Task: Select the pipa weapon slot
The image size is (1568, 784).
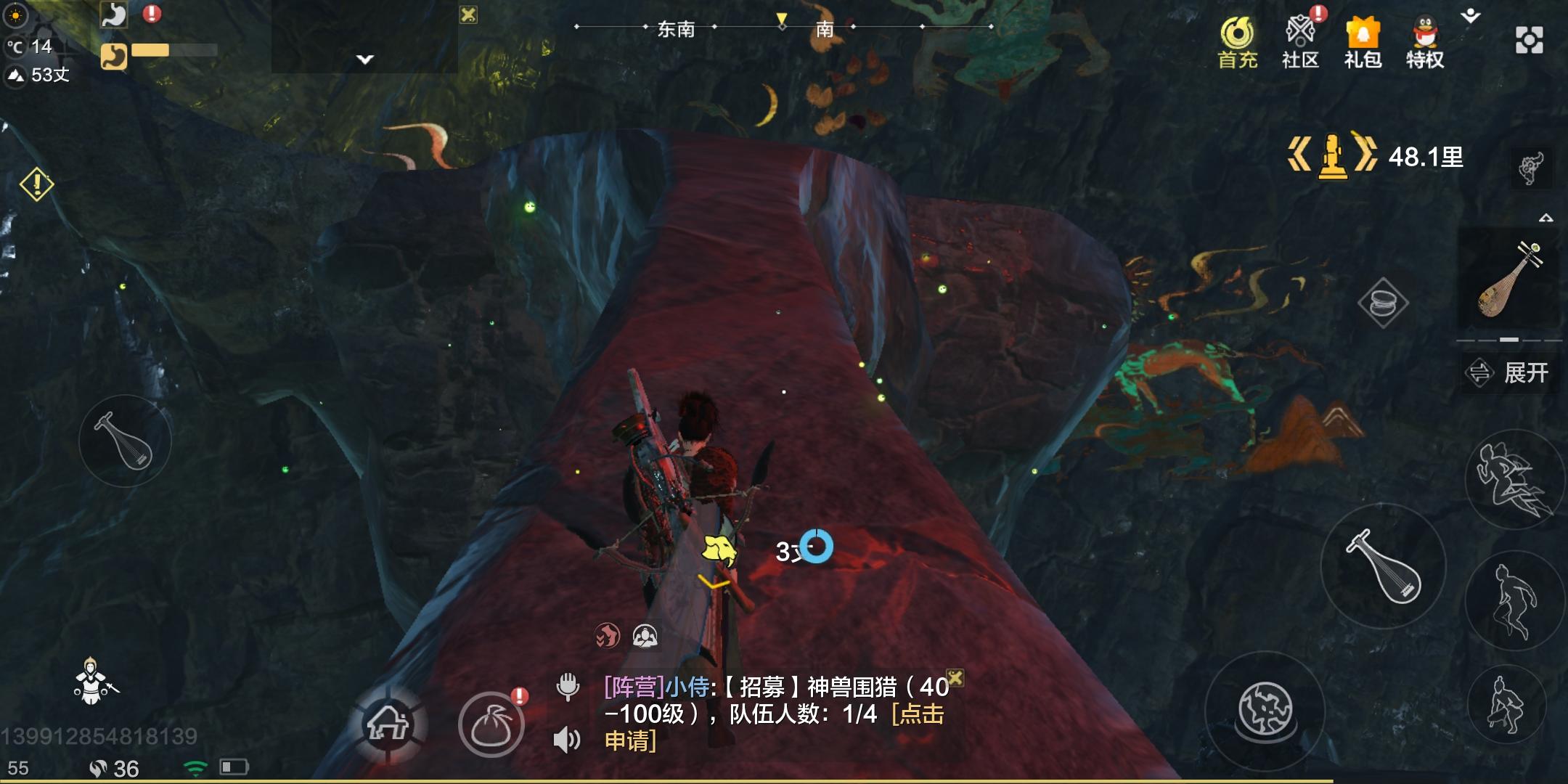Action: [x=1509, y=279]
